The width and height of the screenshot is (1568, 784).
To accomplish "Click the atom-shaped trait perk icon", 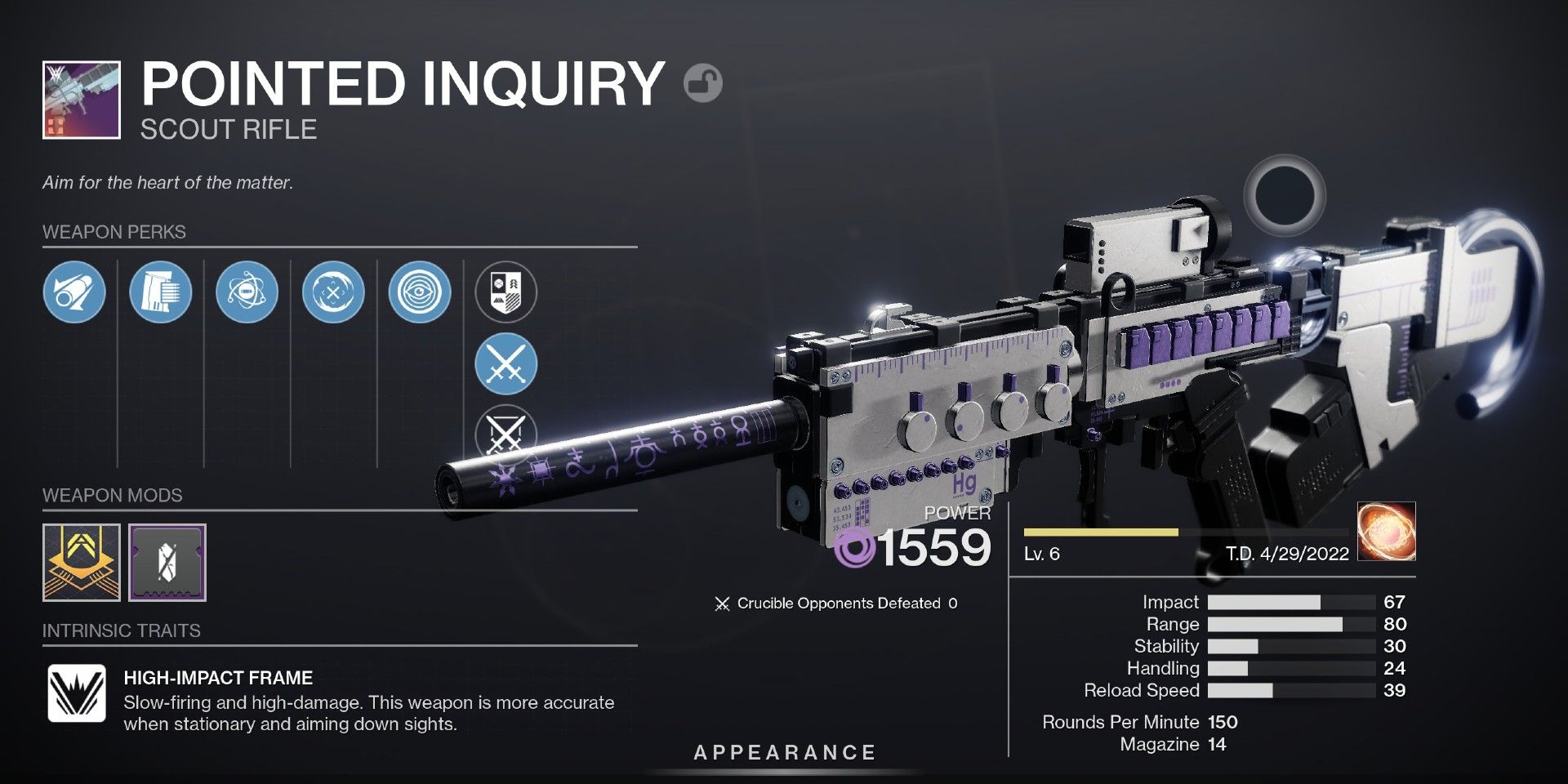I will pyautogui.click(x=247, y=292).
